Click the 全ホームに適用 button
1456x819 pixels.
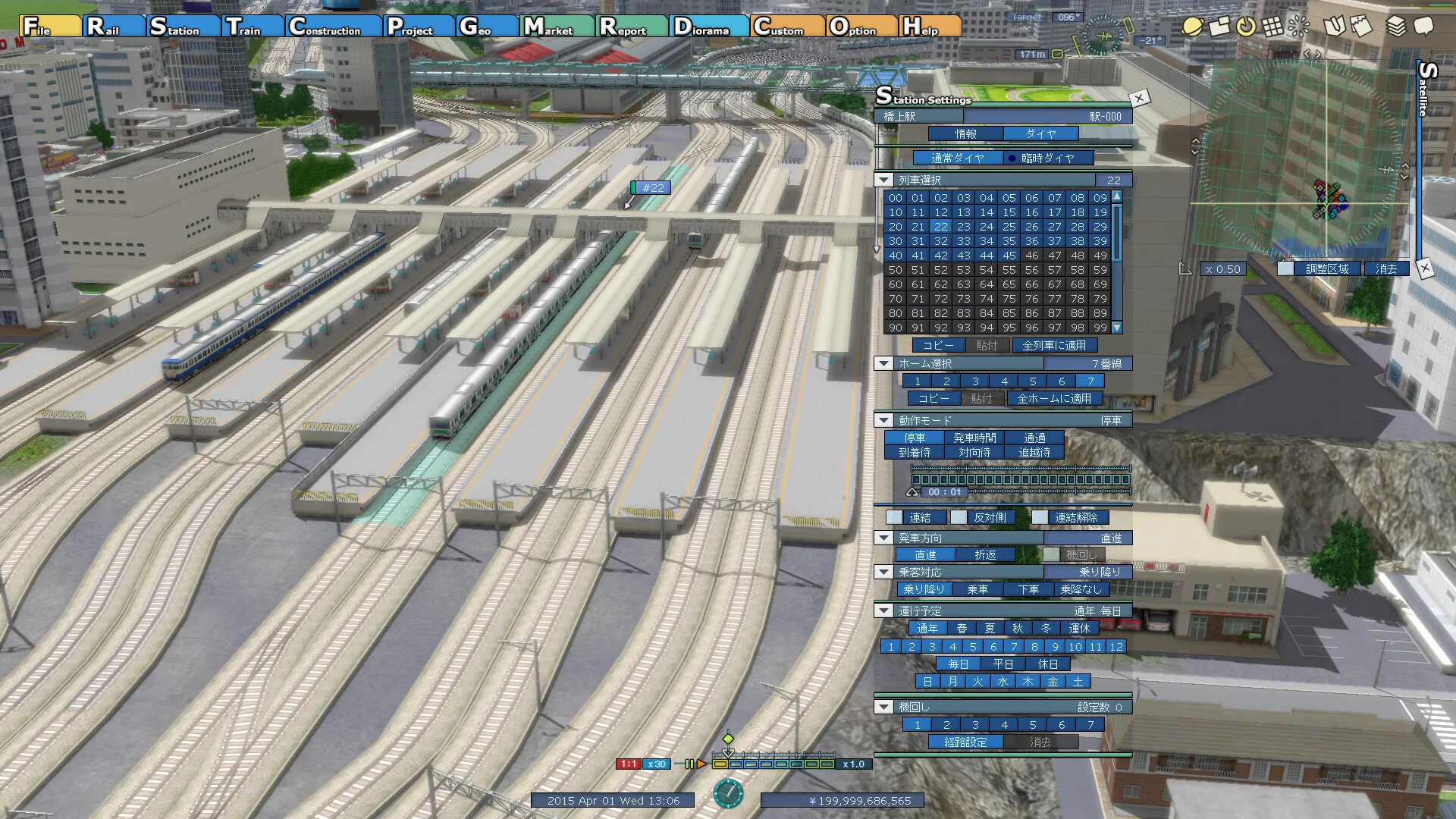(1053, 399)
